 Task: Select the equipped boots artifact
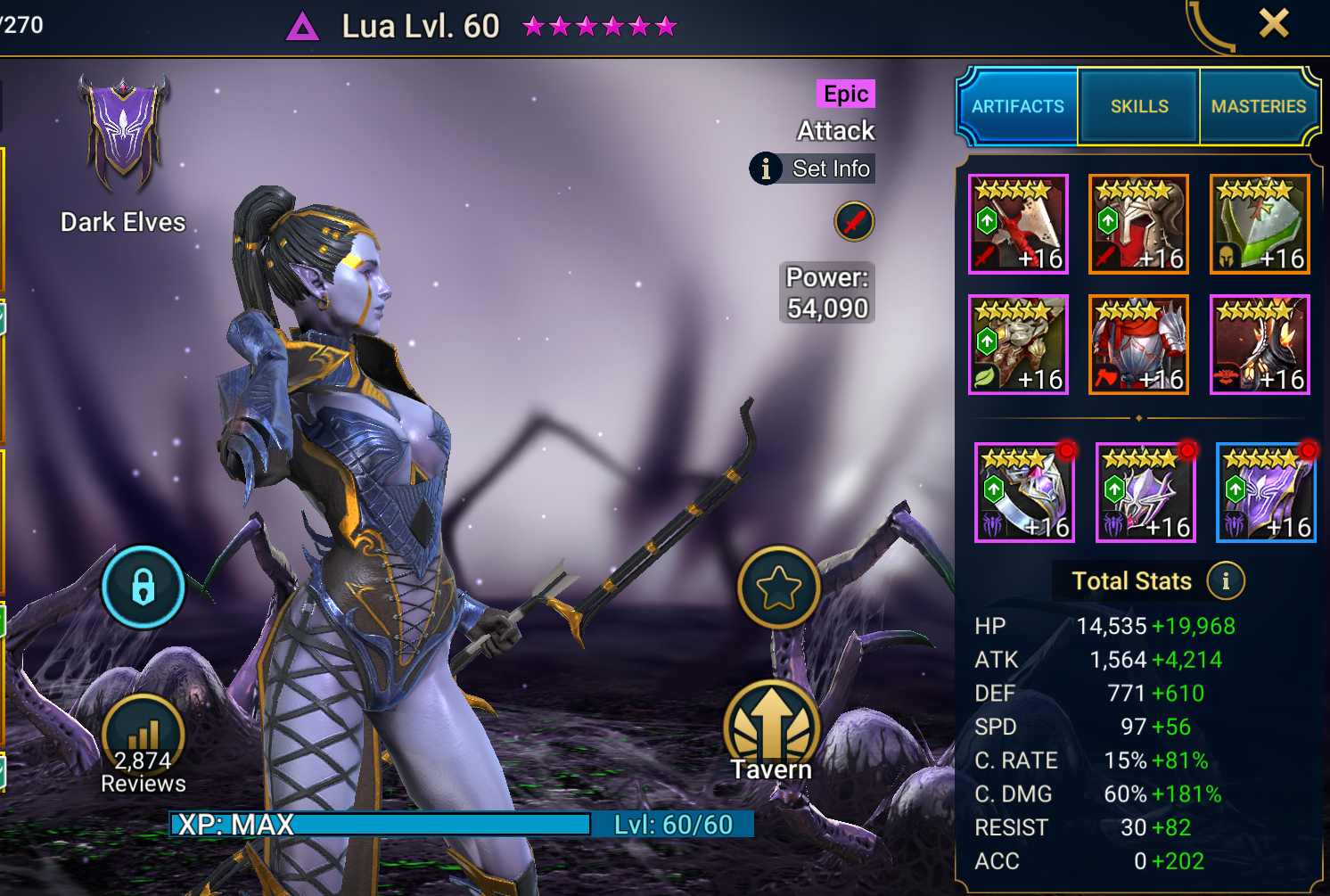click(x=1259, y=344)
